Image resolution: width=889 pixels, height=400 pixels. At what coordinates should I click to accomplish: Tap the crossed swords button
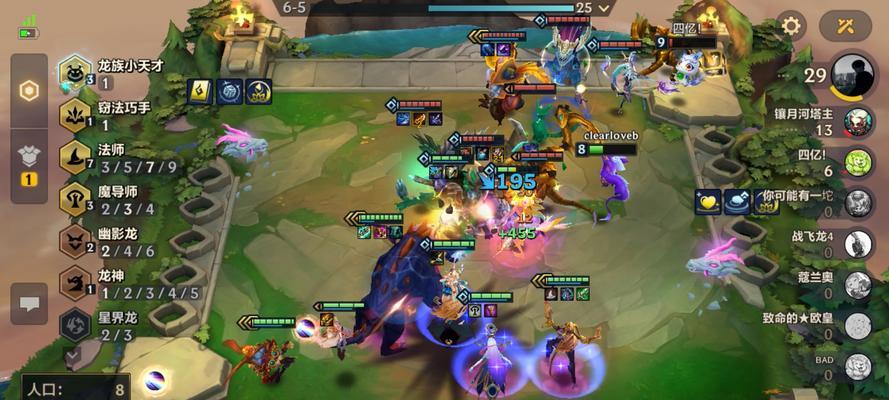845,25
